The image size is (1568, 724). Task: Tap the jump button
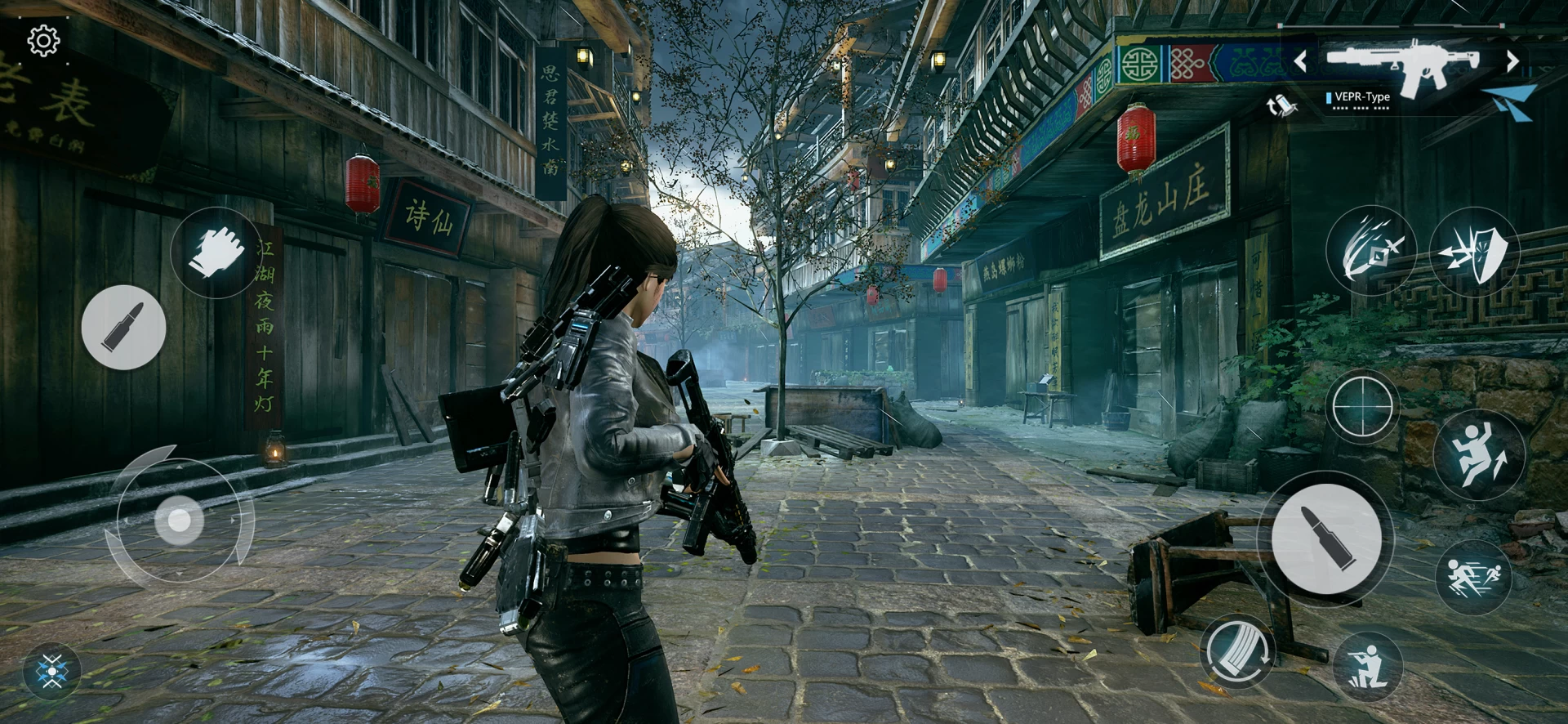[1479, 455]
